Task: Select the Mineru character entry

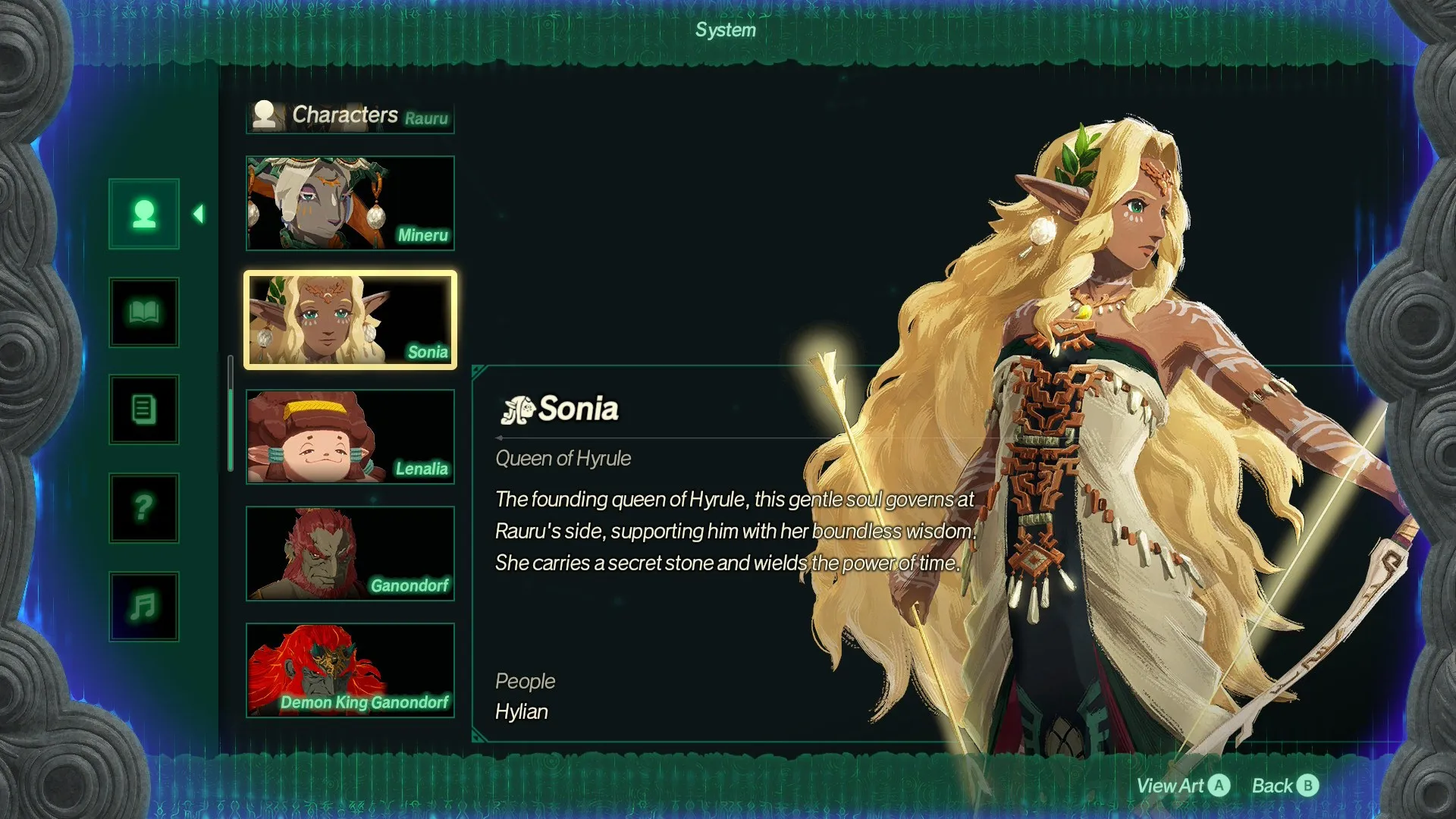Action: pos(350,202)
